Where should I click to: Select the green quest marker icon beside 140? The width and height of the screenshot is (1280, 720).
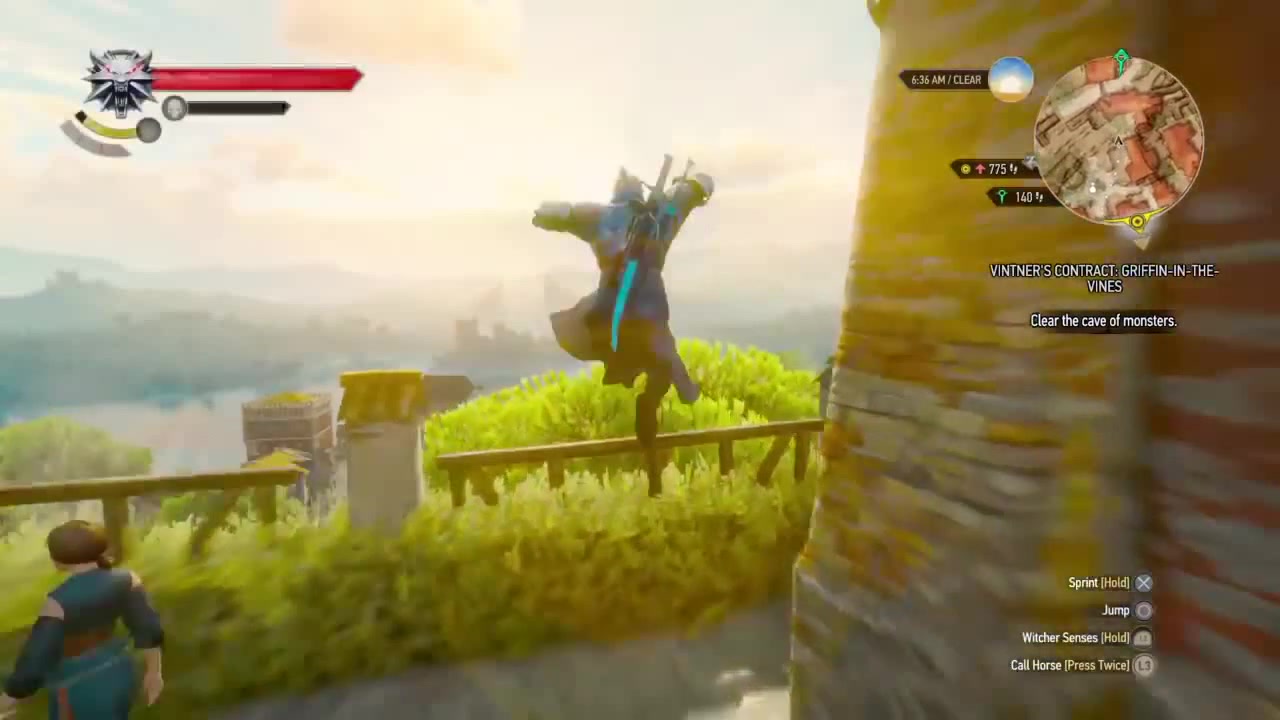click(x=1003, y=197)
